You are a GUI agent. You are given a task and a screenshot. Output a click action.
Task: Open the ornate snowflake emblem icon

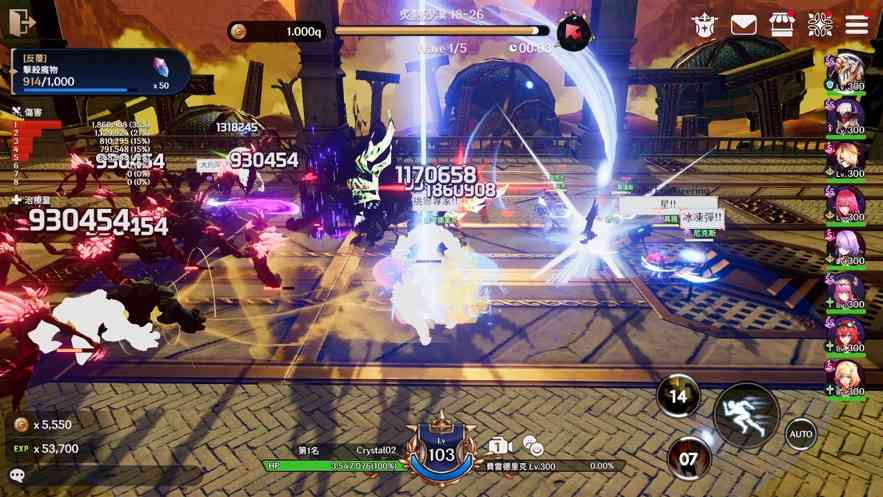[x=820, y=24]
